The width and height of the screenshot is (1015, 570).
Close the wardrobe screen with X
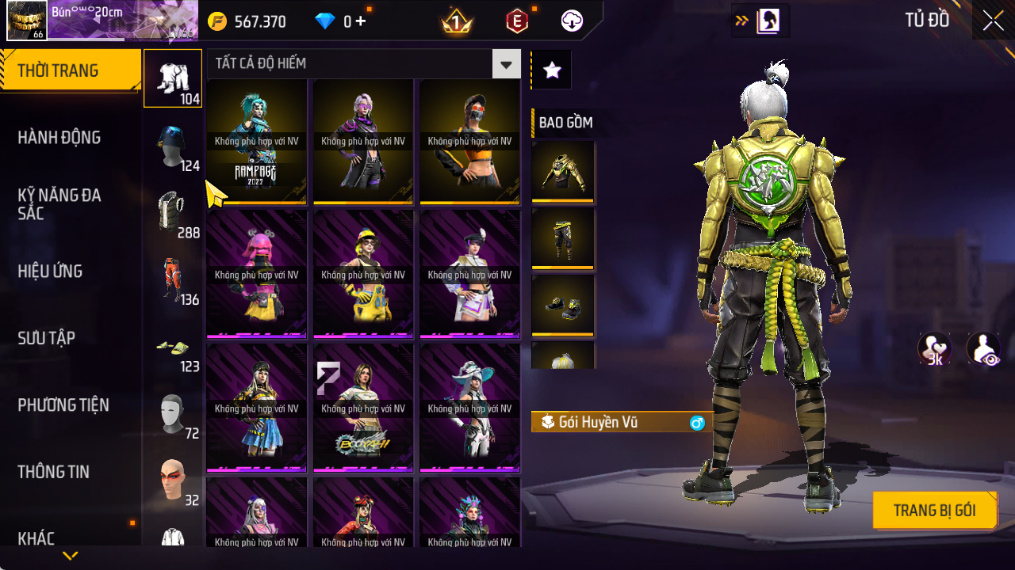pos(992,21)
